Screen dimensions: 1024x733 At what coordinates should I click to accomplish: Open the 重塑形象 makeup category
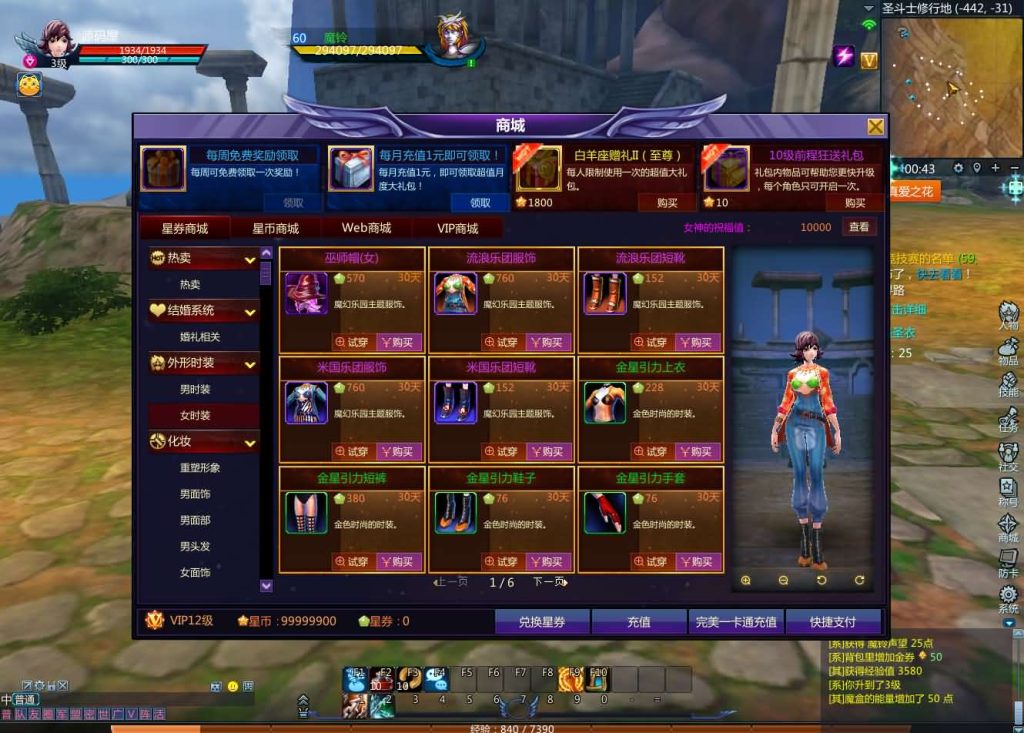pos(199,467)
